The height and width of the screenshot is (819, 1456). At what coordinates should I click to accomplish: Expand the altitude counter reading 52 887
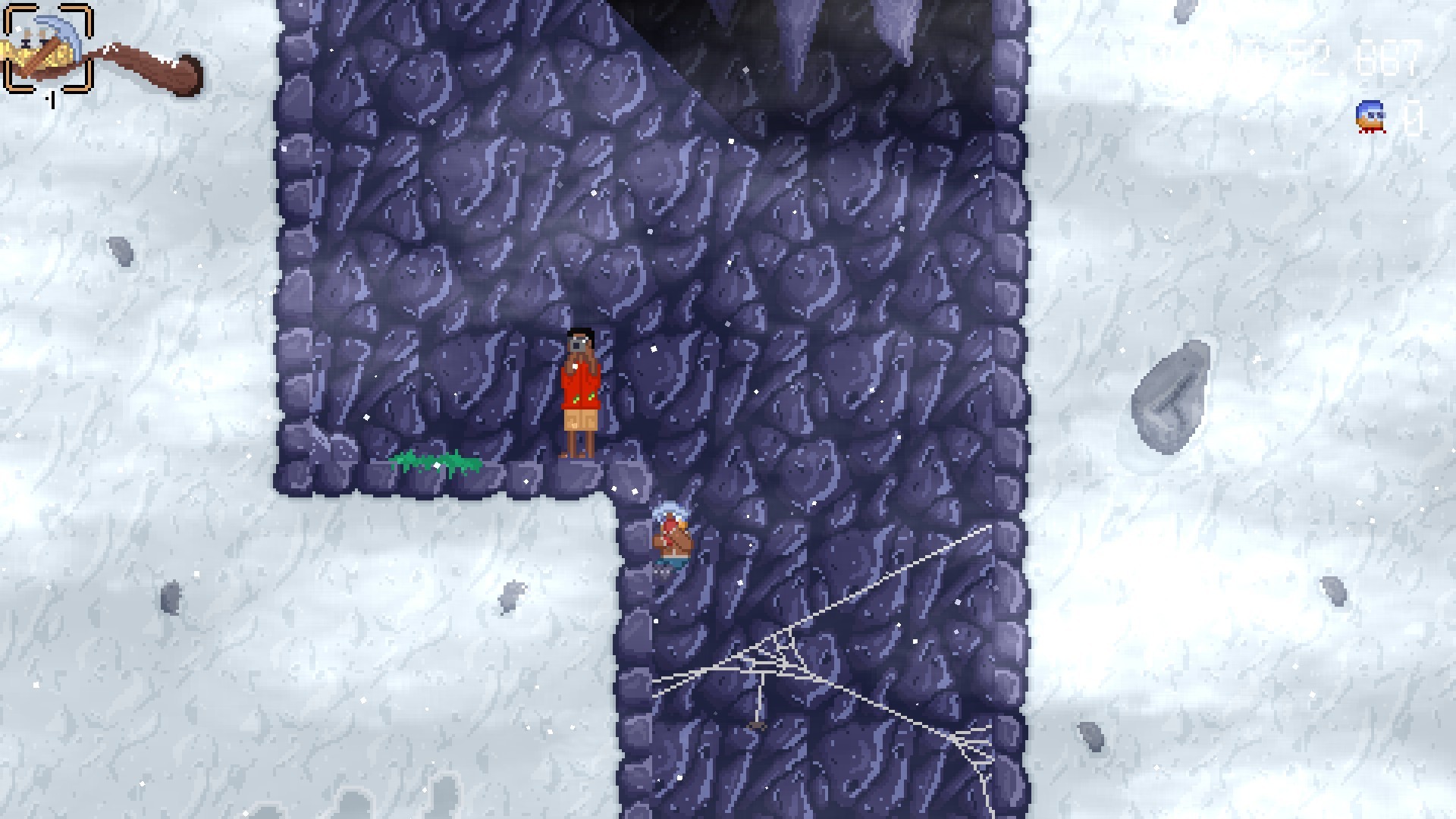(1357, 57)
